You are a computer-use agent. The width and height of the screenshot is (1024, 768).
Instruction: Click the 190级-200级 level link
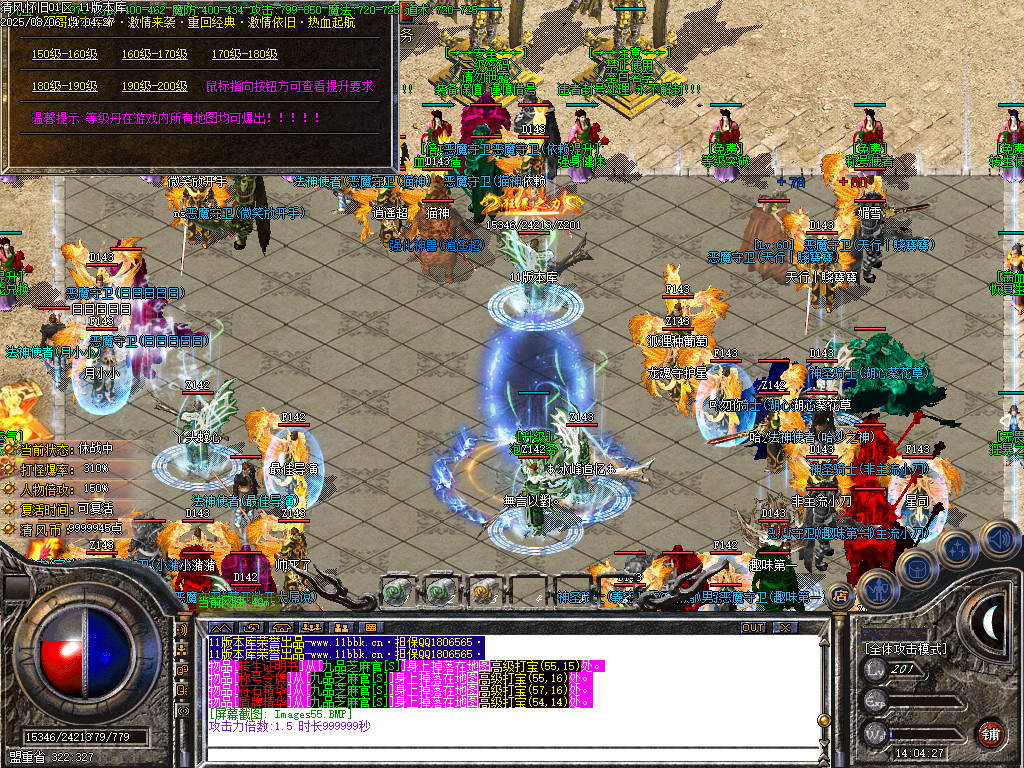tap(155, 86)
